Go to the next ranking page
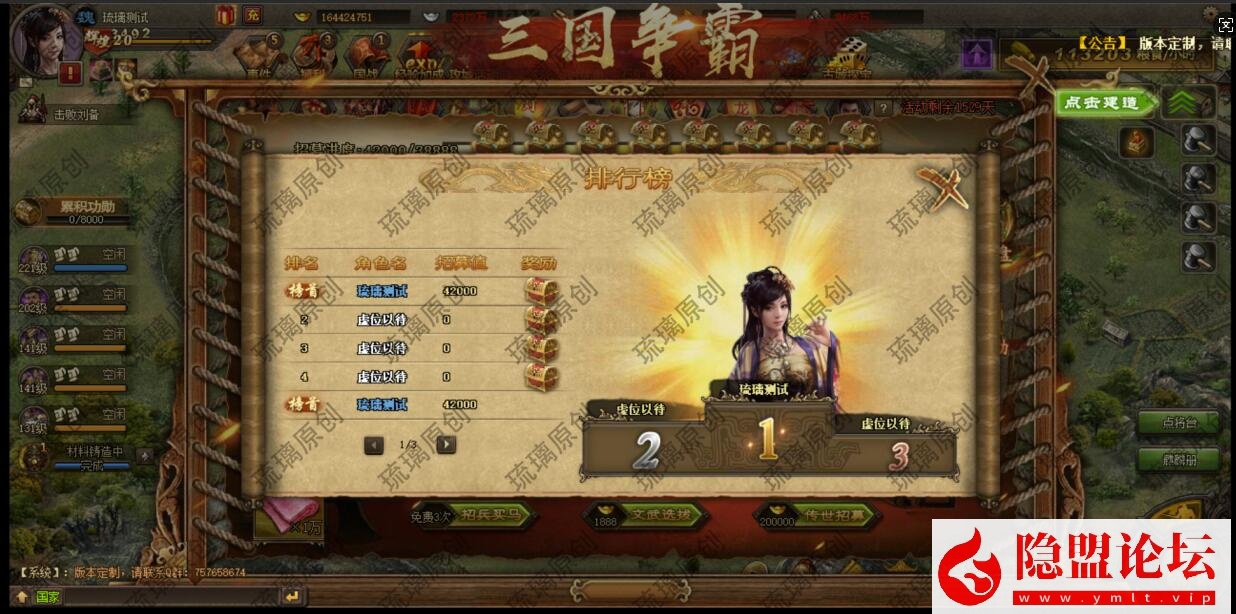 pos(447,445)
